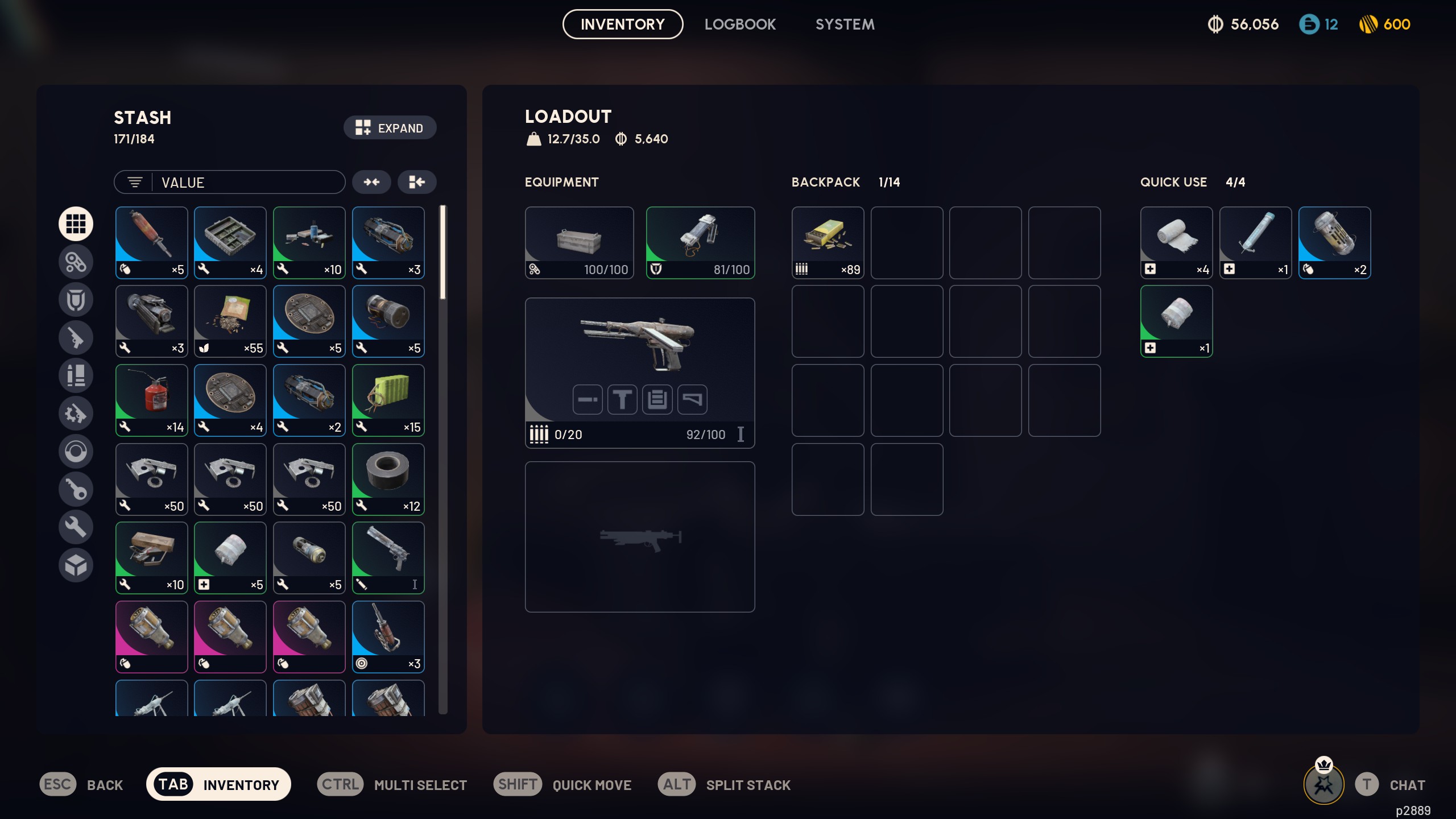
Task: Select the syringe quick use slot
Action: pyautogui.click(x=1255, y=242)
